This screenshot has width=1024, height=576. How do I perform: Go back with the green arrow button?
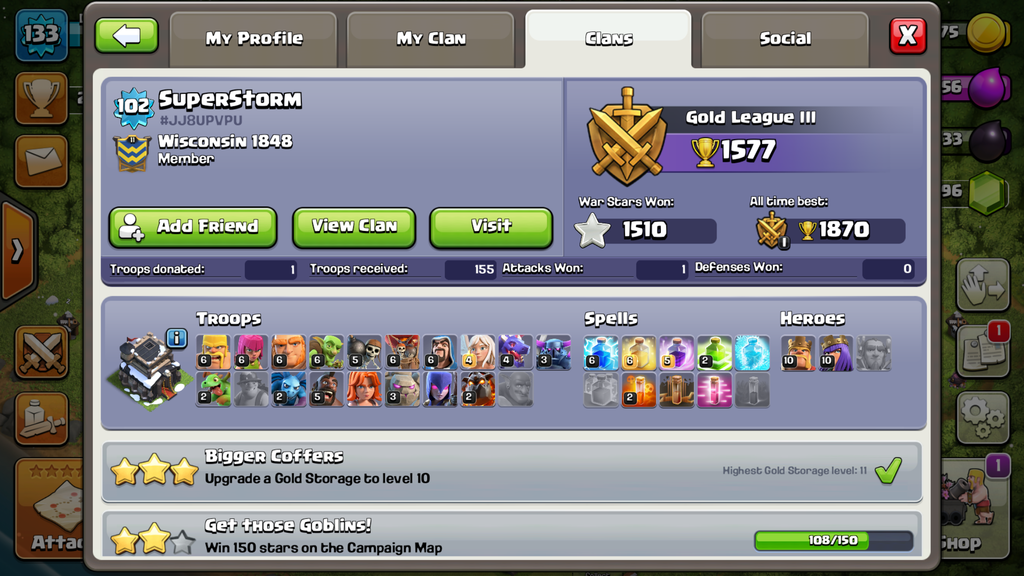126,36
